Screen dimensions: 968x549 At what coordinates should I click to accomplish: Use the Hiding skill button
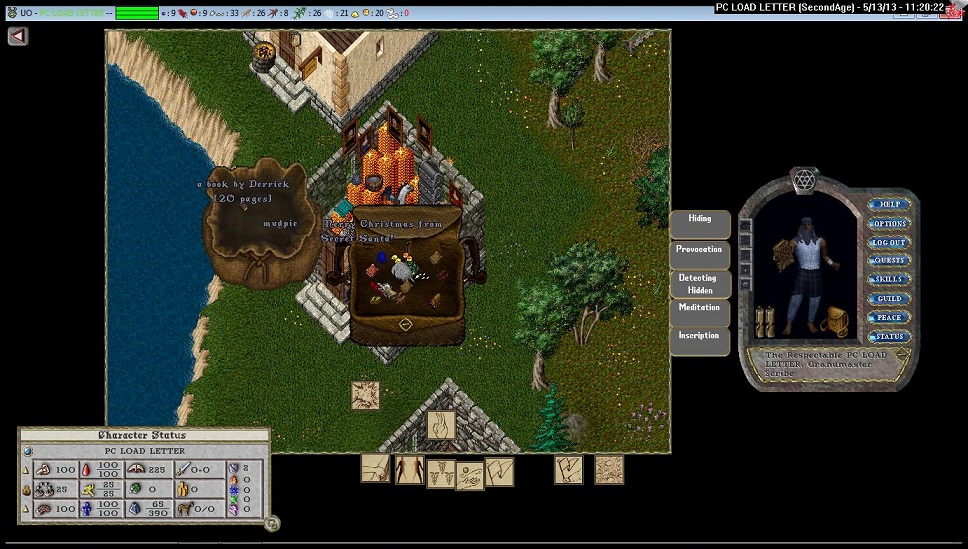pos(700,219)
